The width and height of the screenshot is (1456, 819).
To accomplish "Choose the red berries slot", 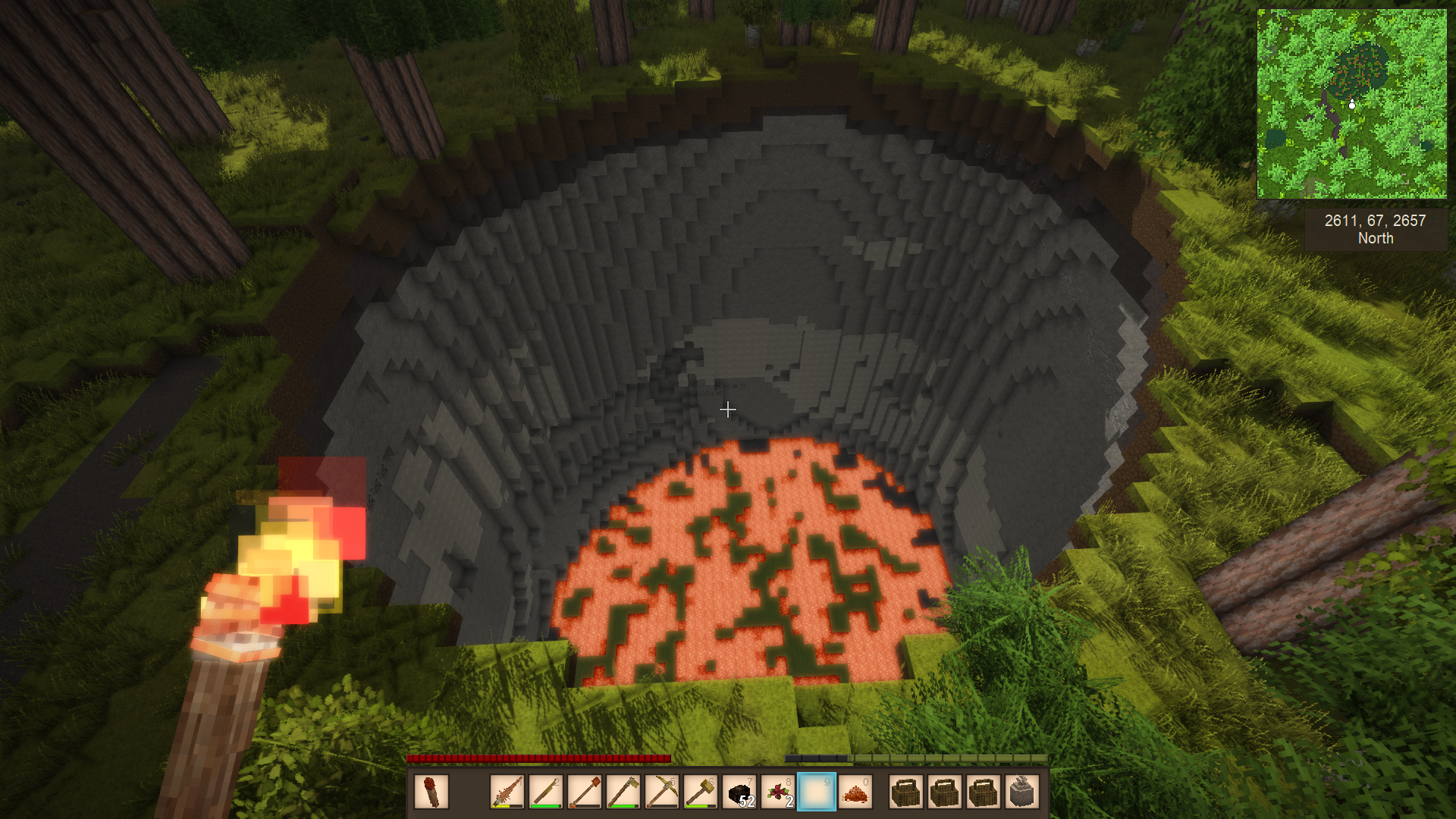I will click(x=778, y=792).
